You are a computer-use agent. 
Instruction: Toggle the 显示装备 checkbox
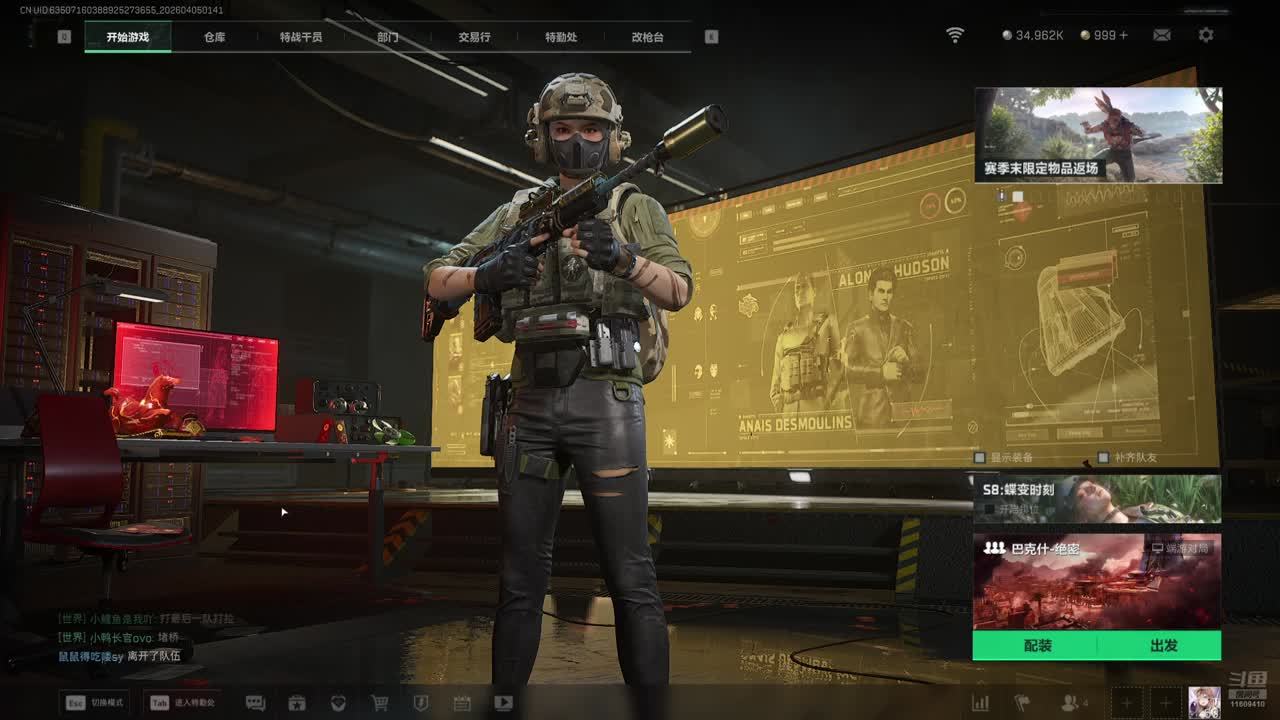pos(981,458)
